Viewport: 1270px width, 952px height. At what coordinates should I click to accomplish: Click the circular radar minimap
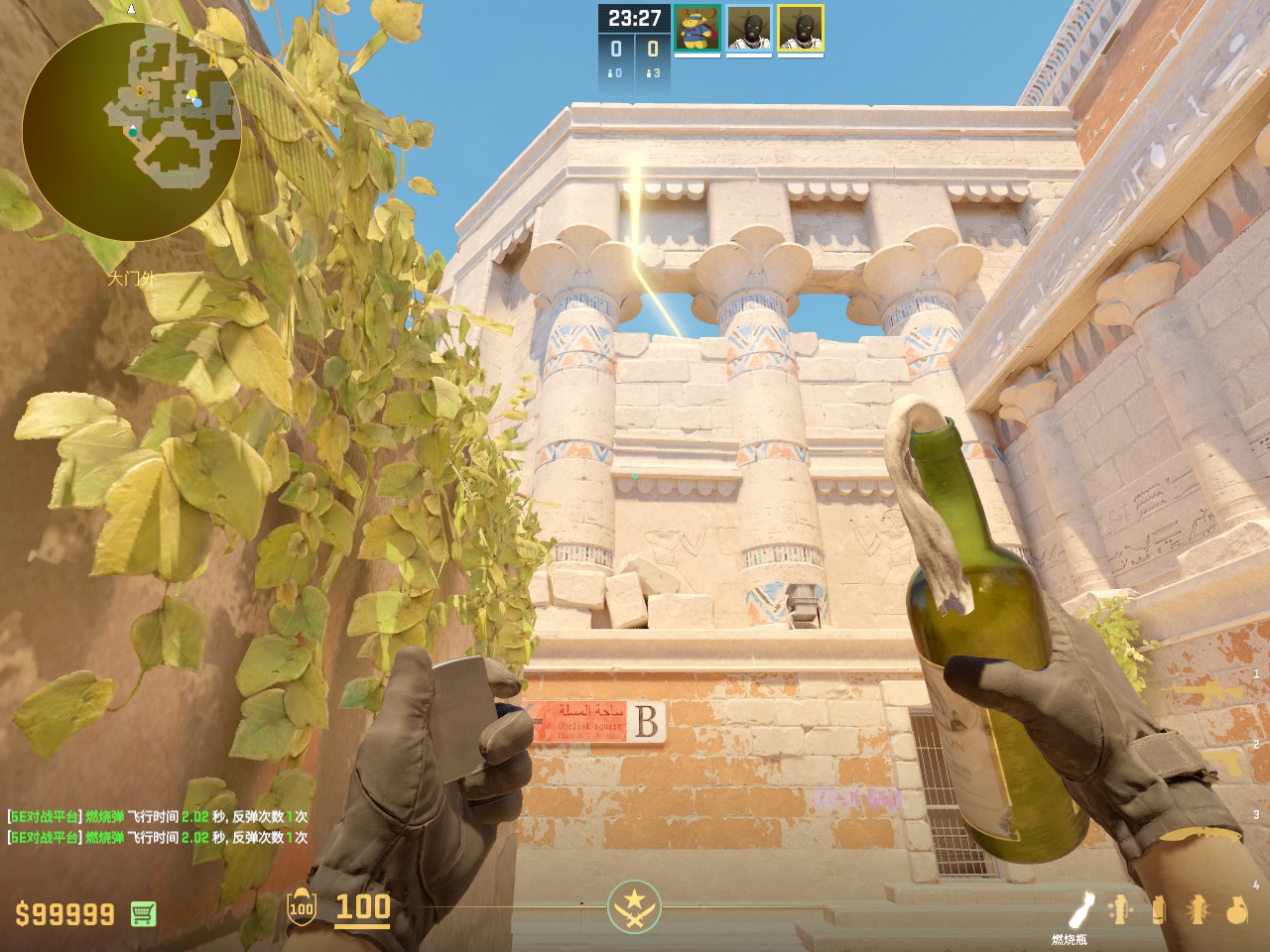coord(131,131)
